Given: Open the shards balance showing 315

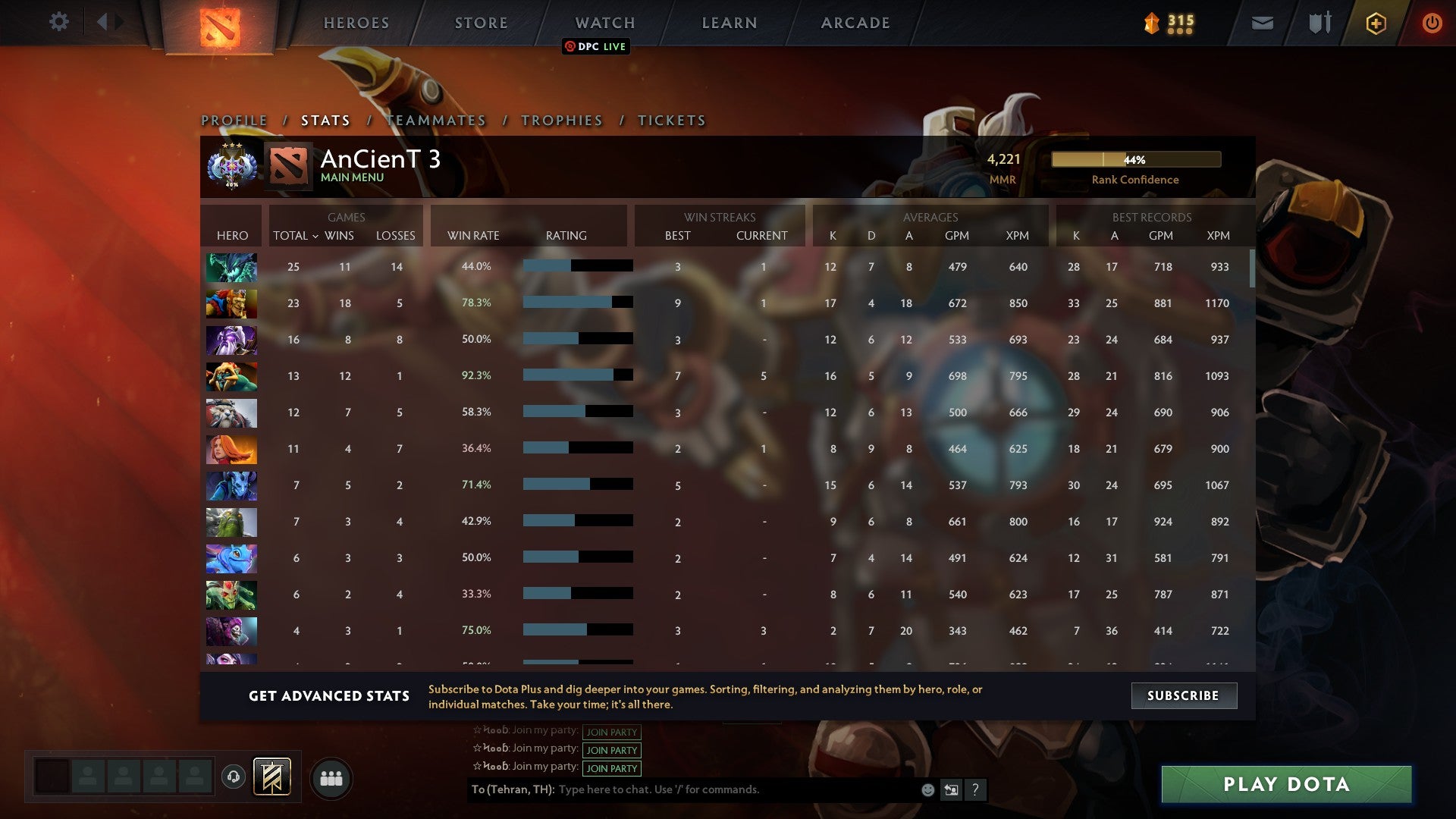Looking at the screenshot, I should pos(1169,23).
